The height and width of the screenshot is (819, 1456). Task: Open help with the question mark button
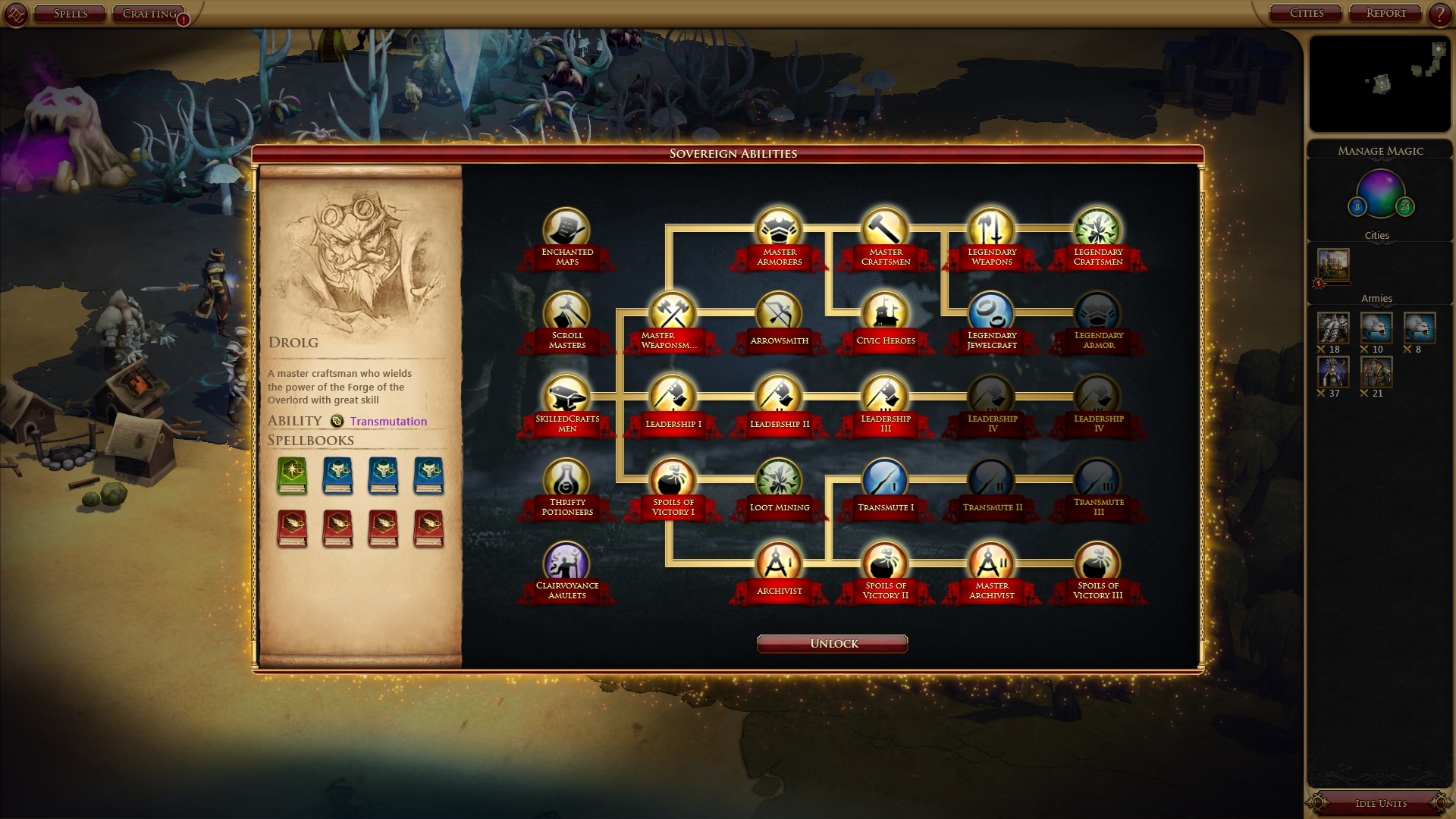[x=1439, y=14]
